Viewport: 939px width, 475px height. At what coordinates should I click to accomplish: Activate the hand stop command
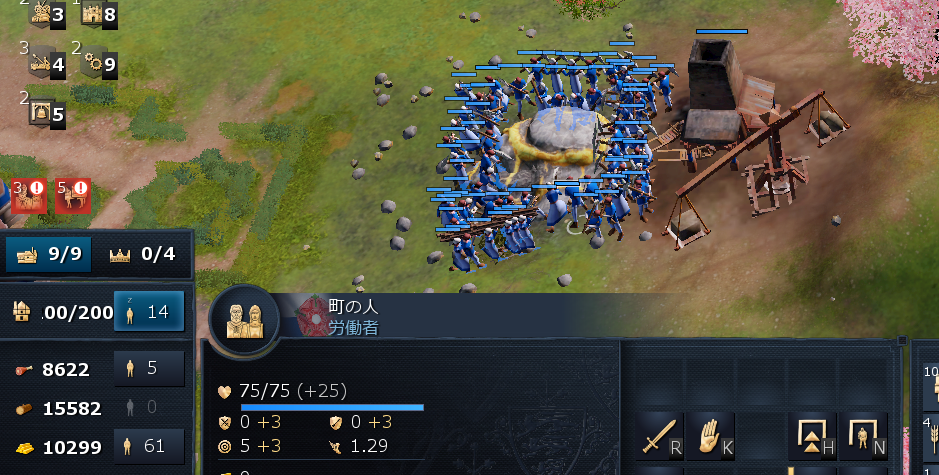click(x=712, y=435)
